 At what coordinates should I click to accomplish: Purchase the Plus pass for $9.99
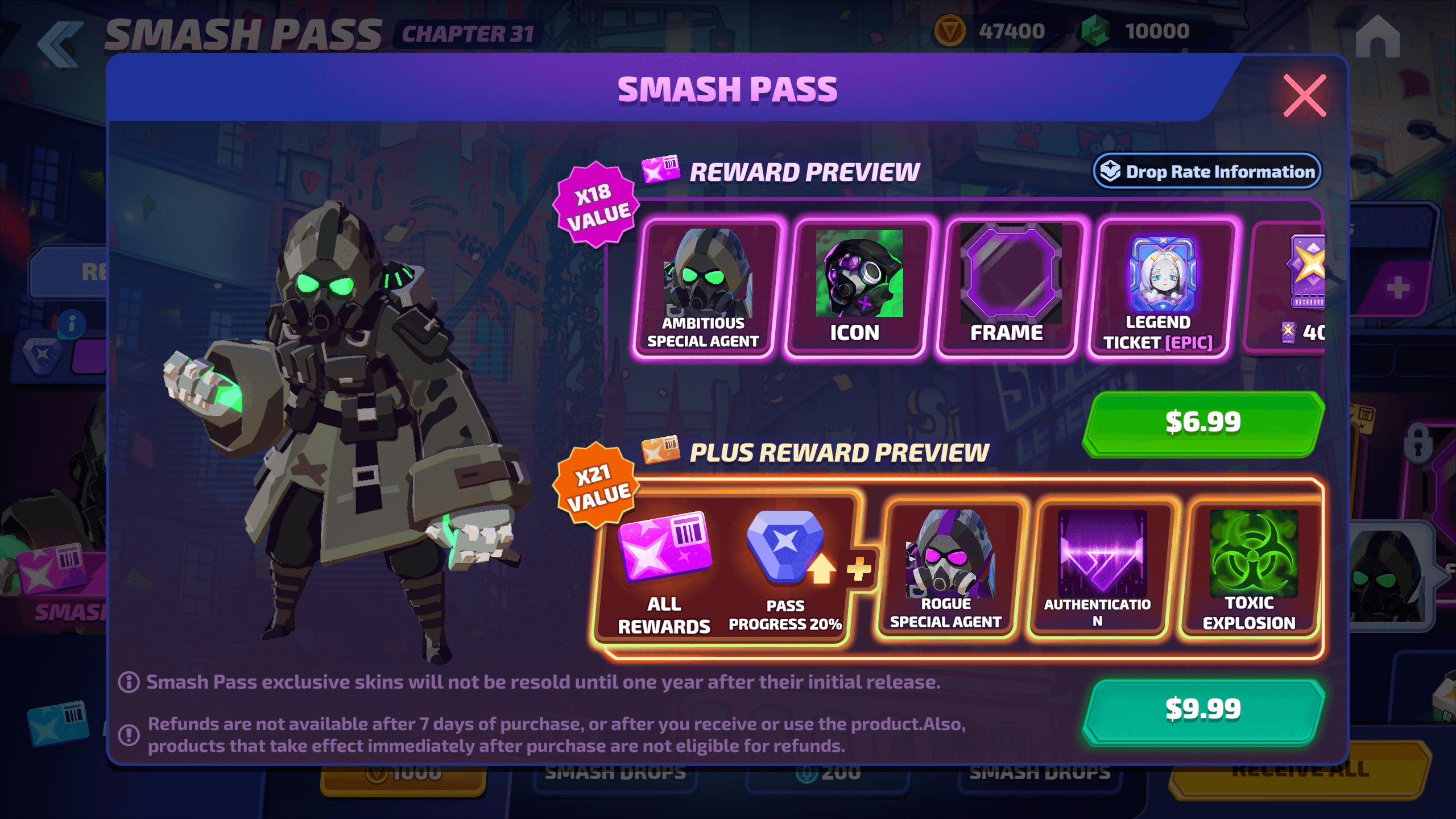[x=1203, y=710]
